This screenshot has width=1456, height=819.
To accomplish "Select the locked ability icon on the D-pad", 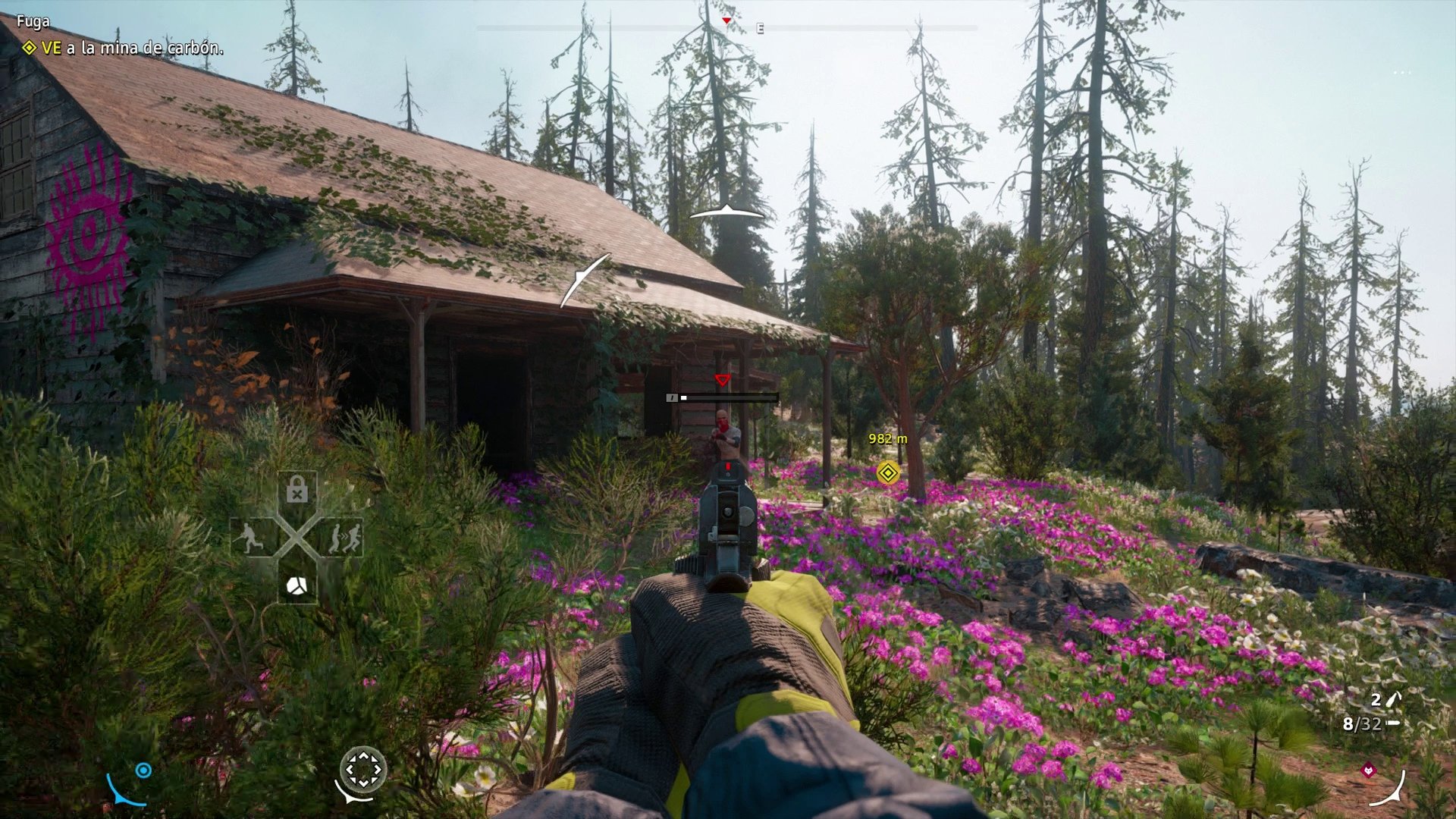I will 297,488.
